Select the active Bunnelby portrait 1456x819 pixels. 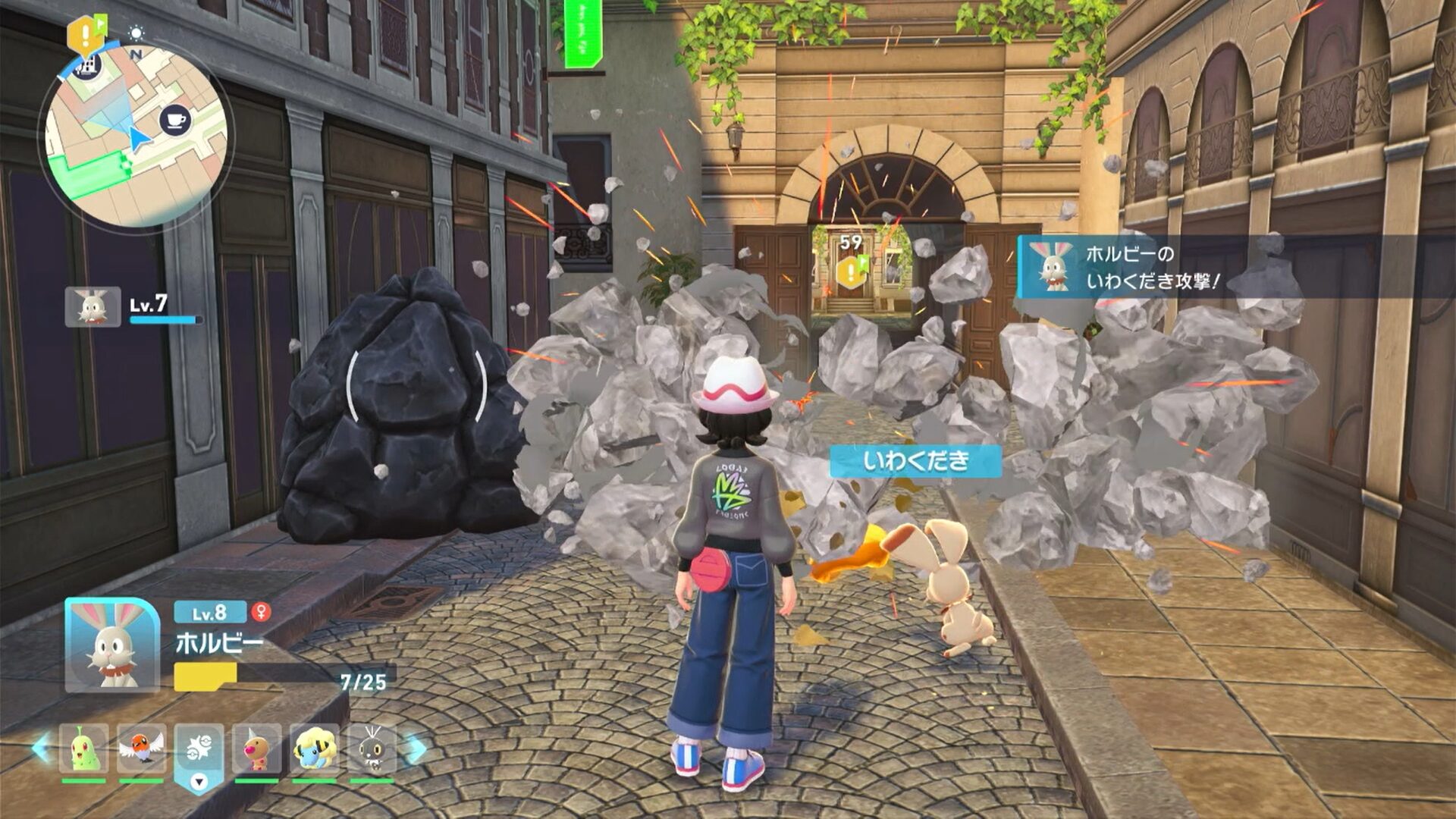112,645
